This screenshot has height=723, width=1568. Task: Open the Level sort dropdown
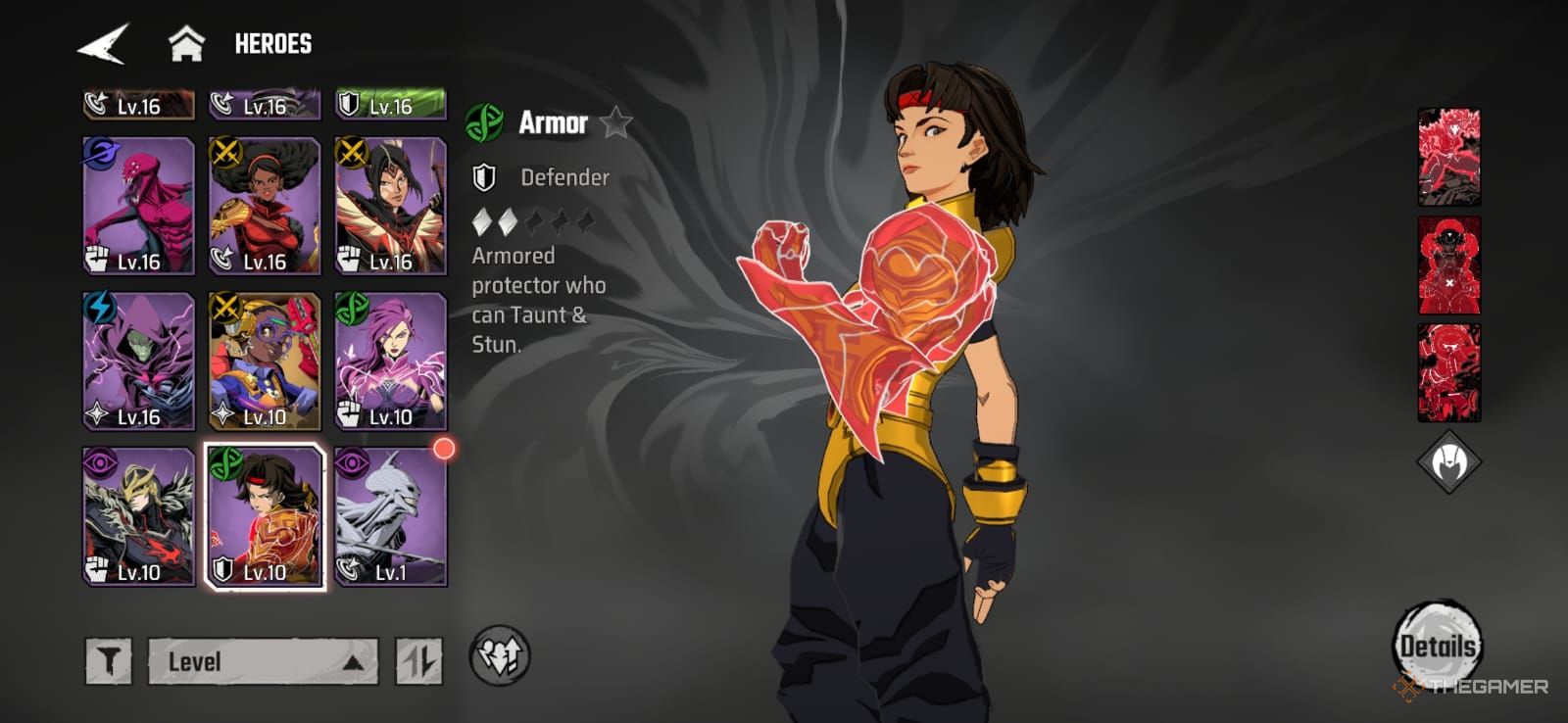tap(263, 661)
